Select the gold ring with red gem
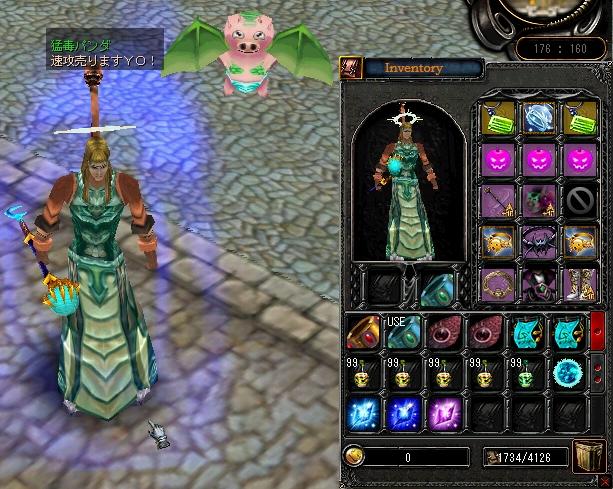 tap(364, 332)
